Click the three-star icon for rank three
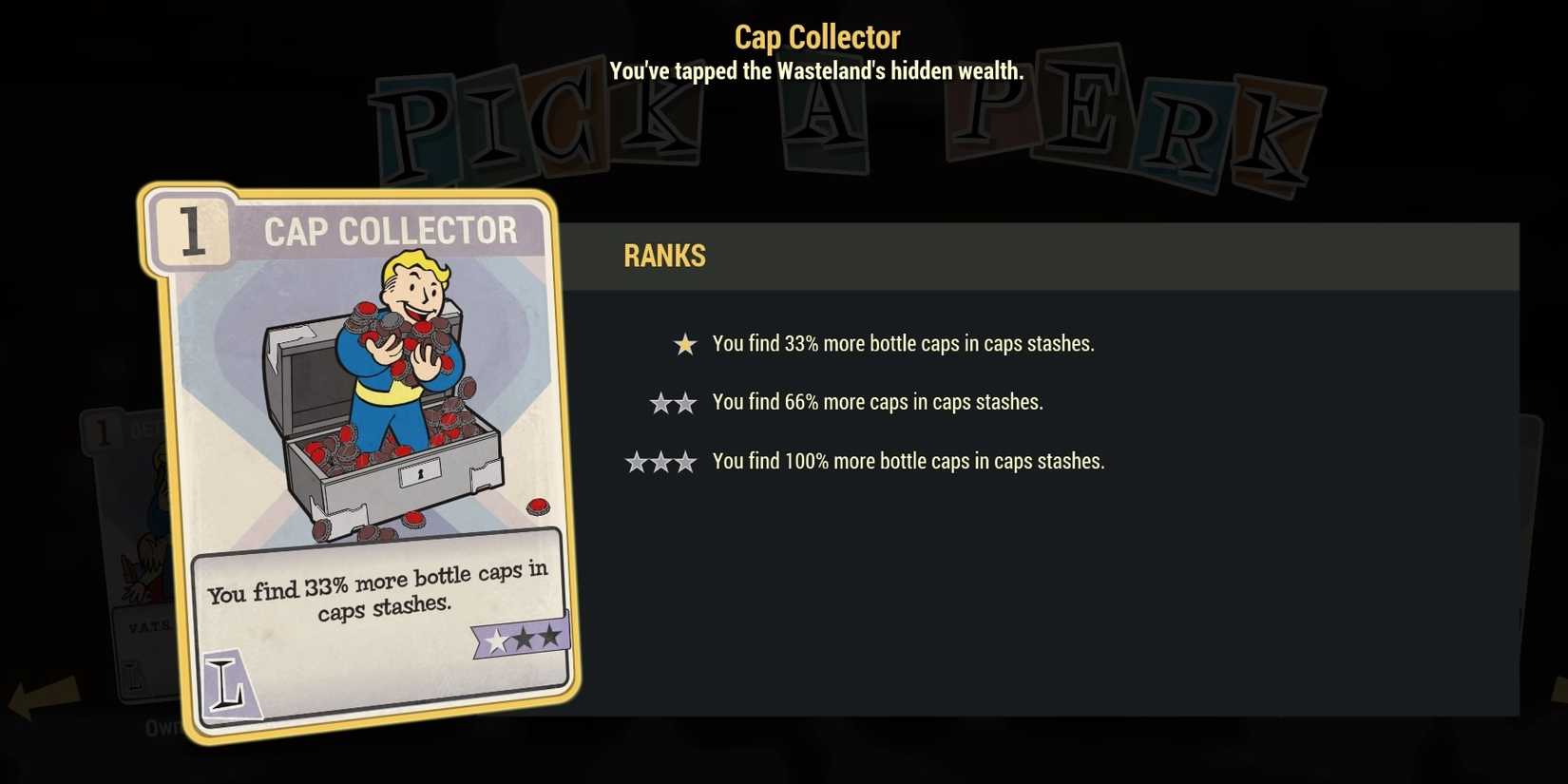1568x784 pixels. (662, 461)
